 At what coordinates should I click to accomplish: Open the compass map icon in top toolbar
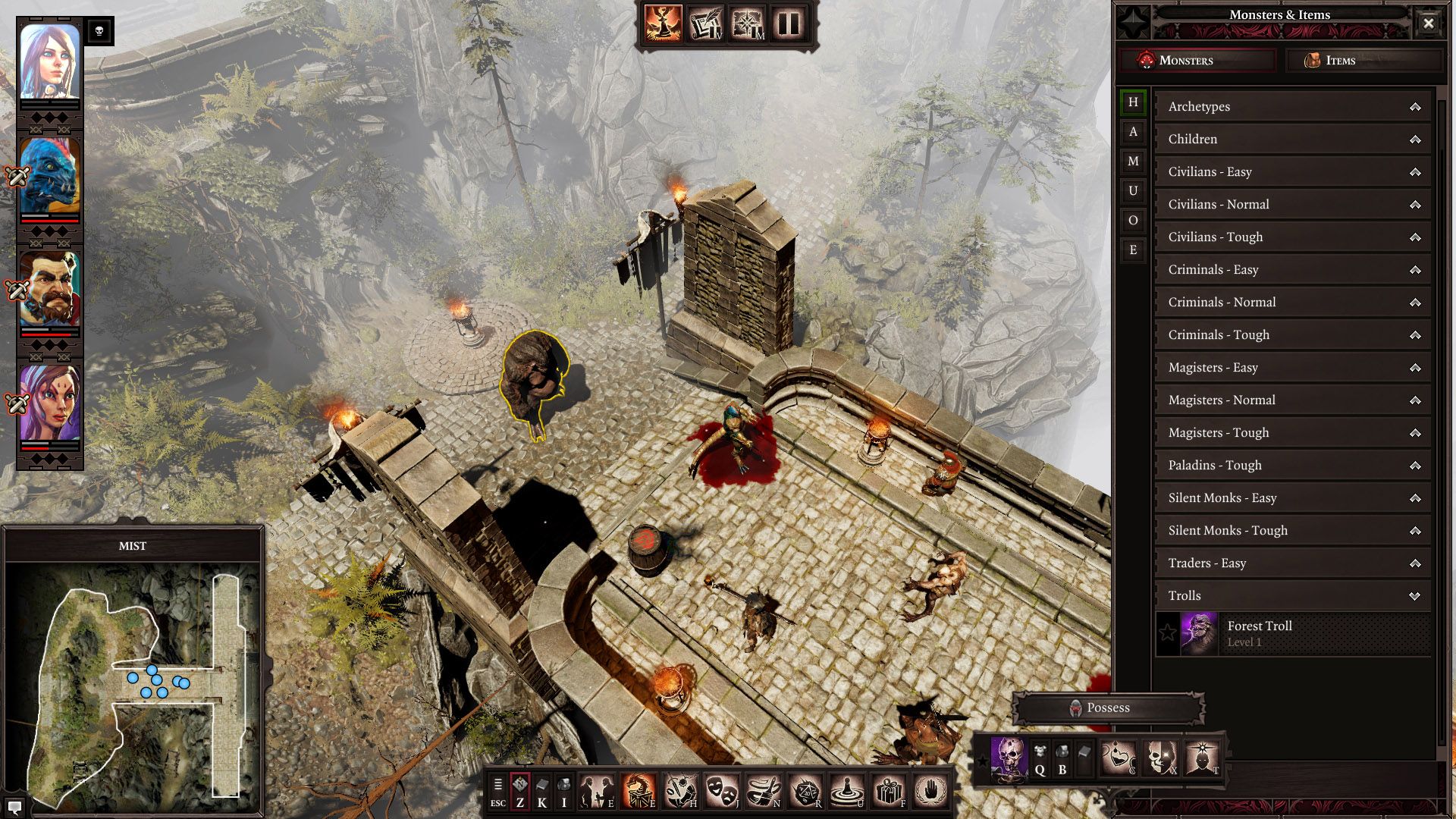tap(747, 24)
